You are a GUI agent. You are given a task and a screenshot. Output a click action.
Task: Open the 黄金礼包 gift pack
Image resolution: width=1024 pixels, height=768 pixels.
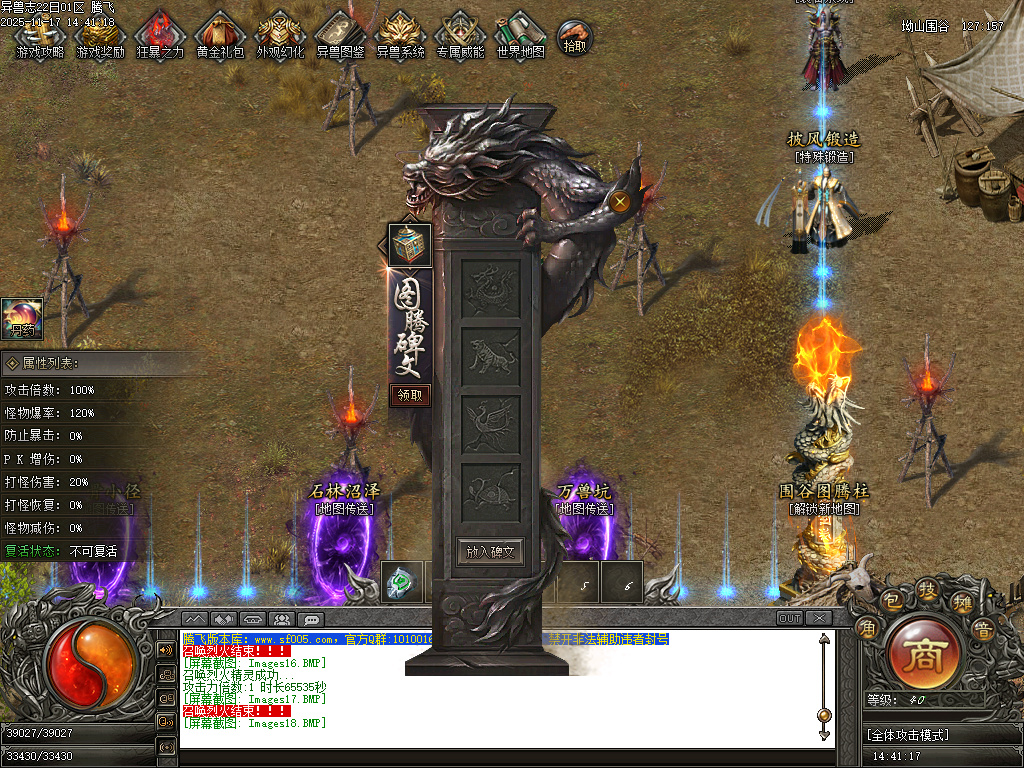click(220, 34)
